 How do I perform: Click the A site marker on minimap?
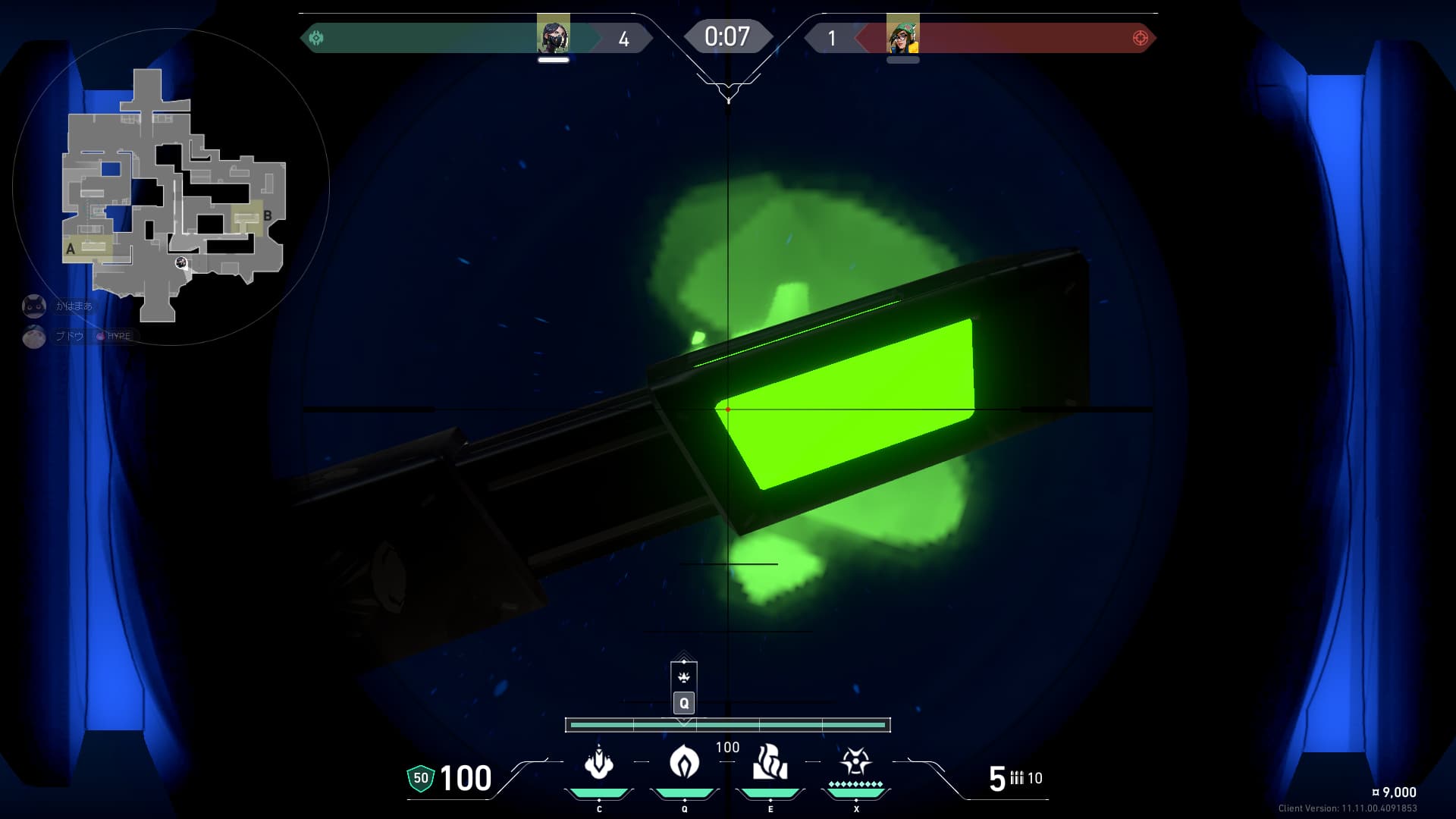pos(71,249)
